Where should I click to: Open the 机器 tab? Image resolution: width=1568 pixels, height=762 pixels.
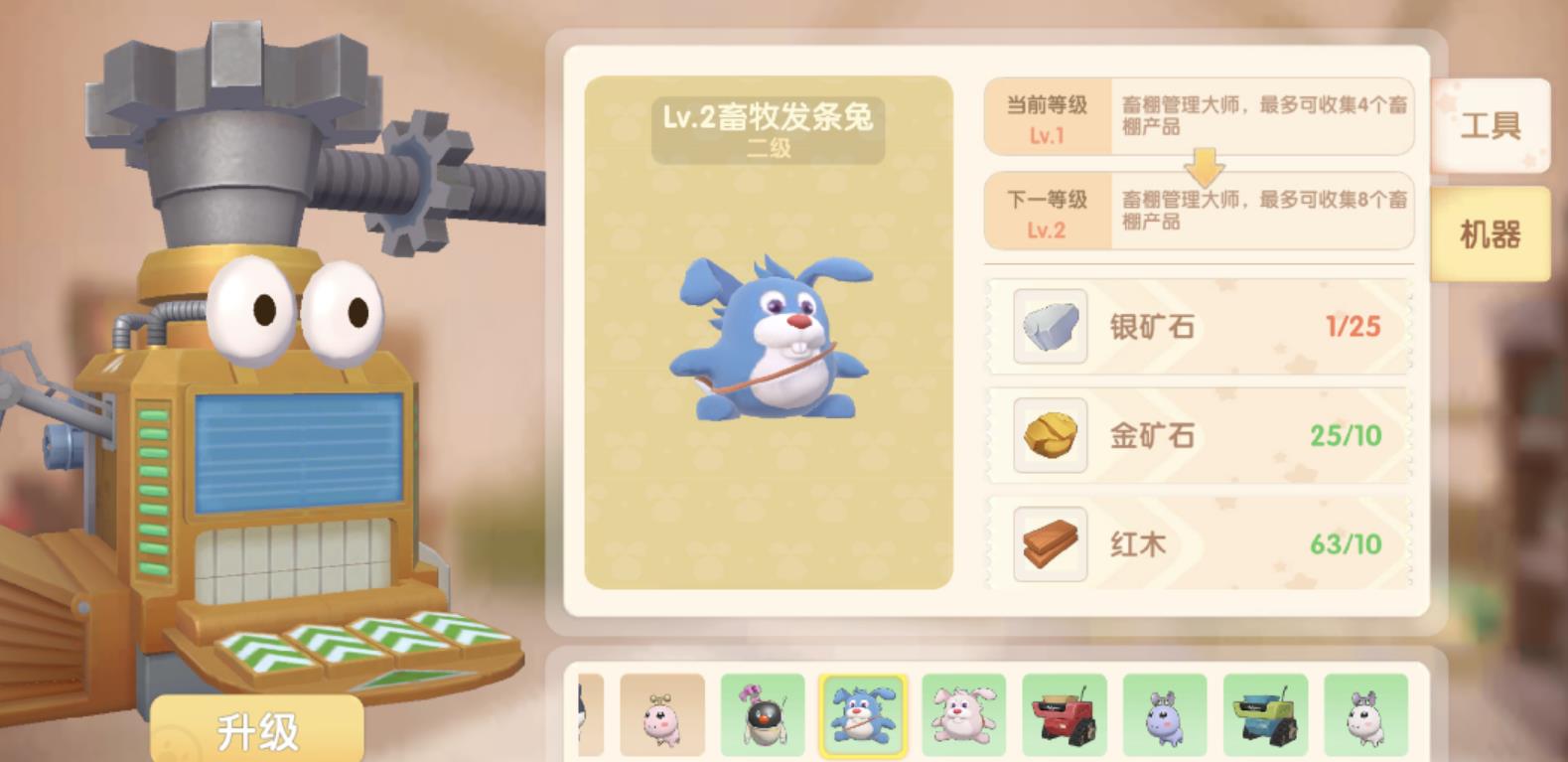(1490, 234)
